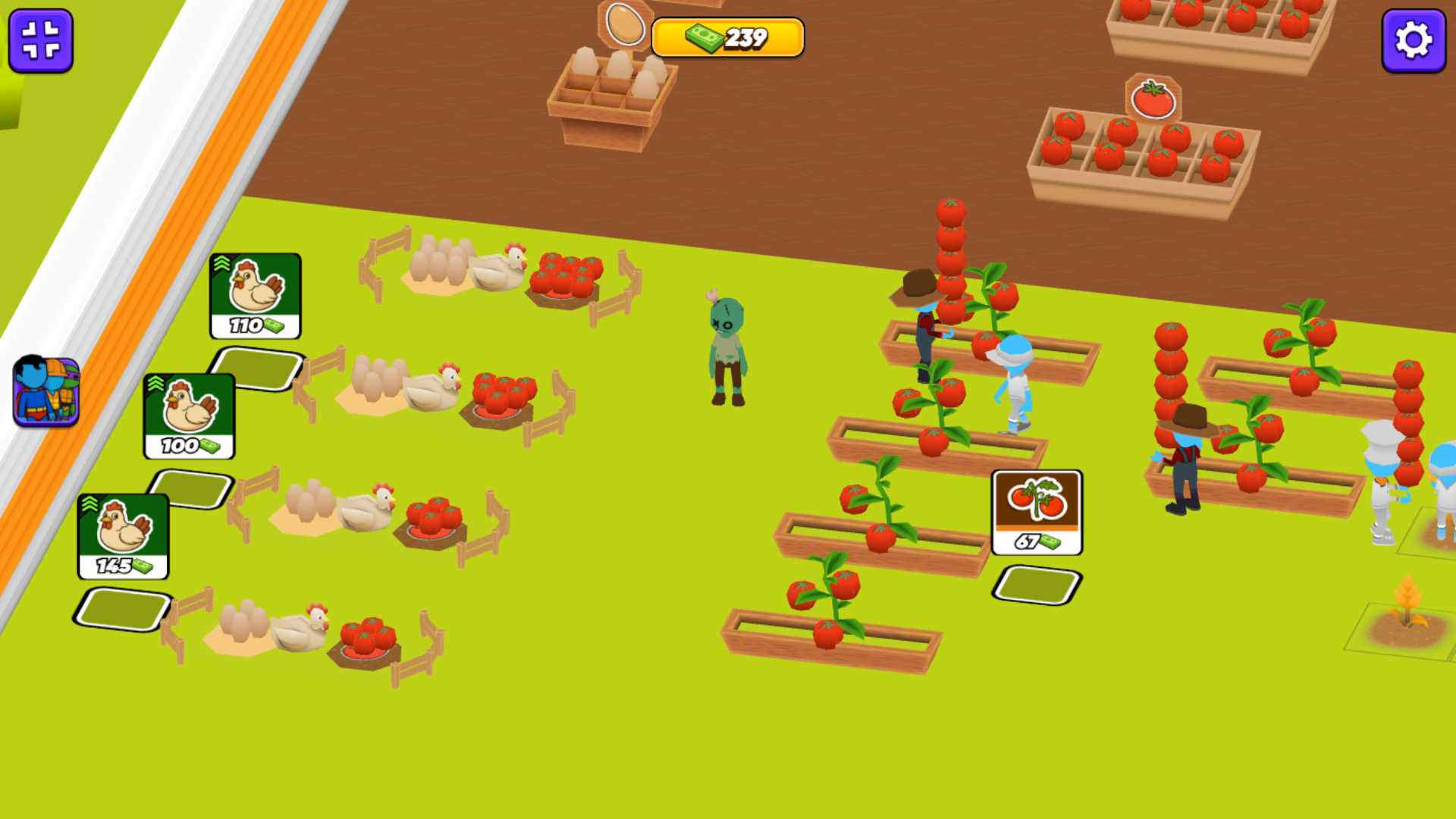Click the empty plot below the 110 chicken card
Screen dimensions: 1456x819
click(258, 366)
